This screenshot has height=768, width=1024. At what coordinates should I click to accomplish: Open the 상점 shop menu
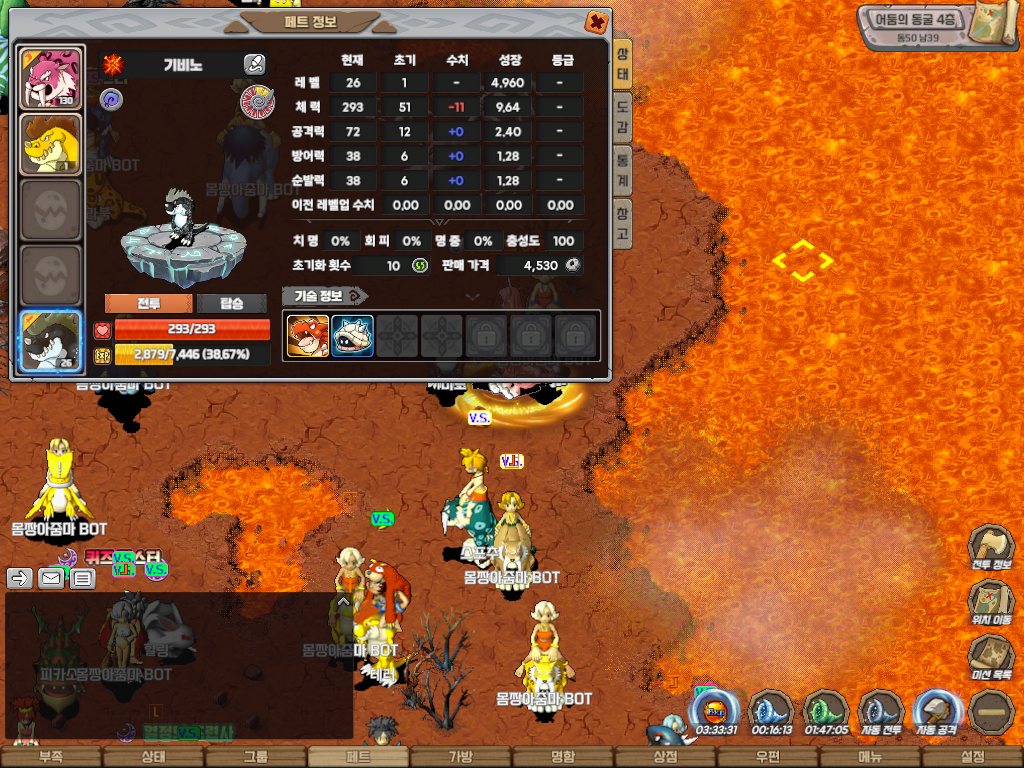coord(665,757)
